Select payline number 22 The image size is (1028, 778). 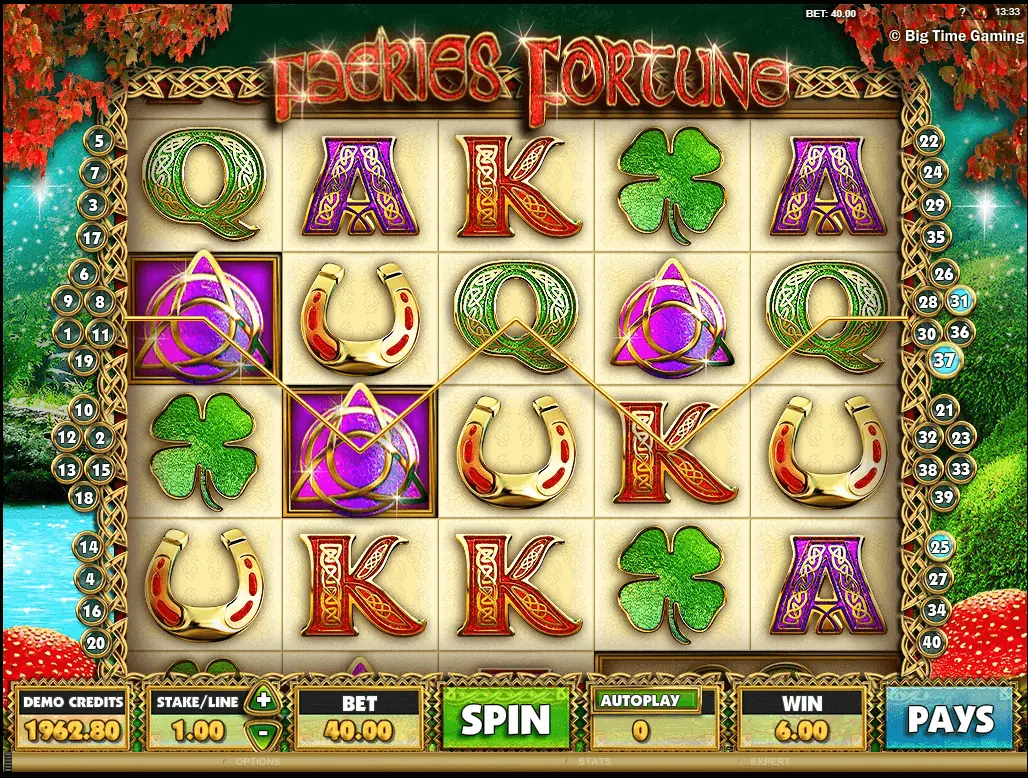(x=930, y=142)
